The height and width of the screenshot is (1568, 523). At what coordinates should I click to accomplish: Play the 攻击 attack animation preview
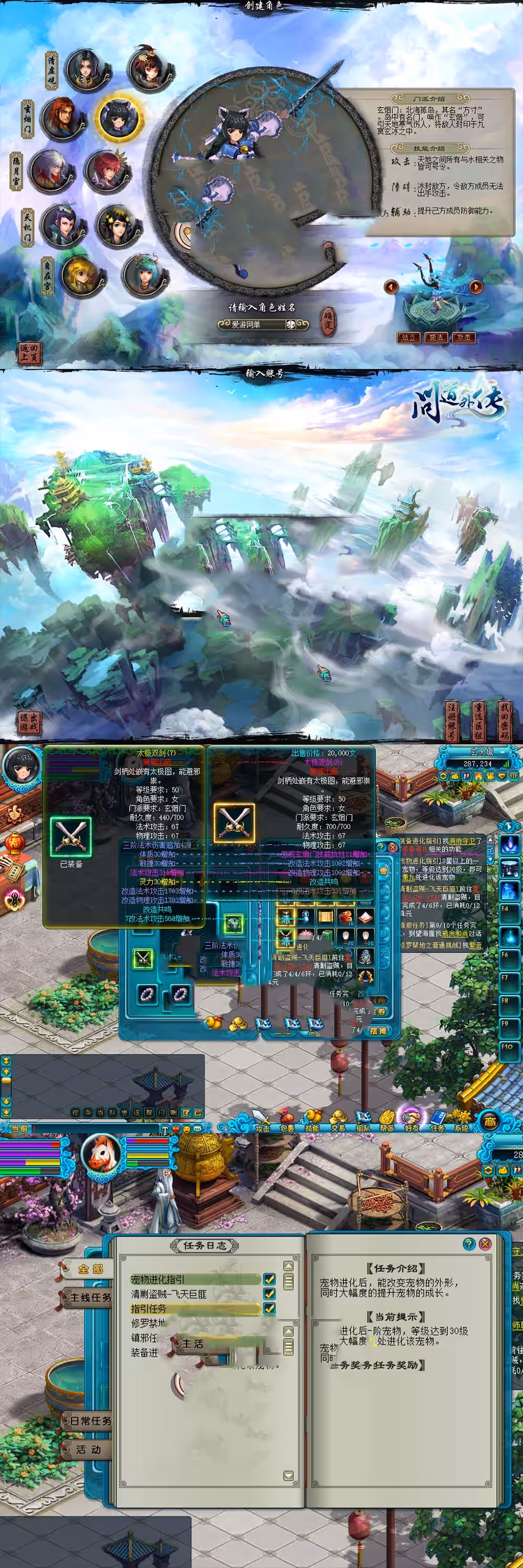(464, 337)
